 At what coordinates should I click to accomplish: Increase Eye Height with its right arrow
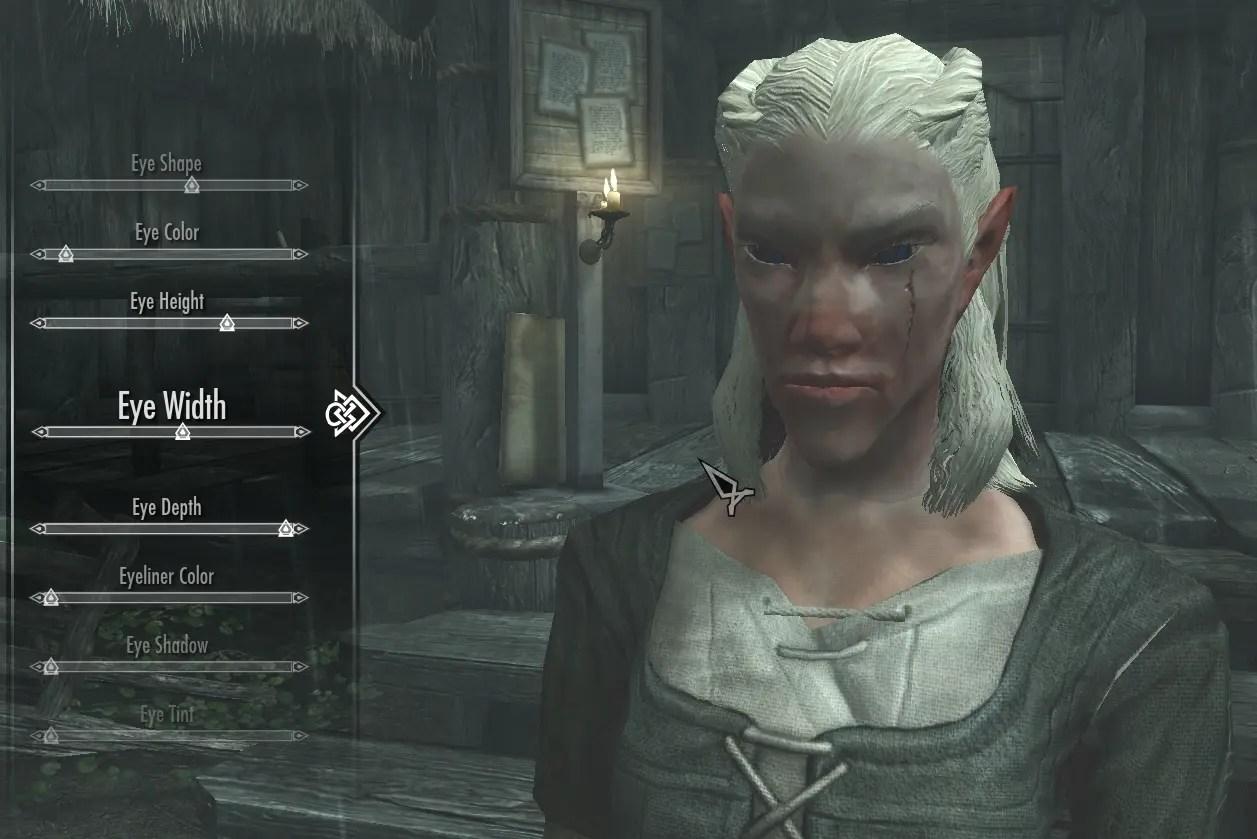301,323
